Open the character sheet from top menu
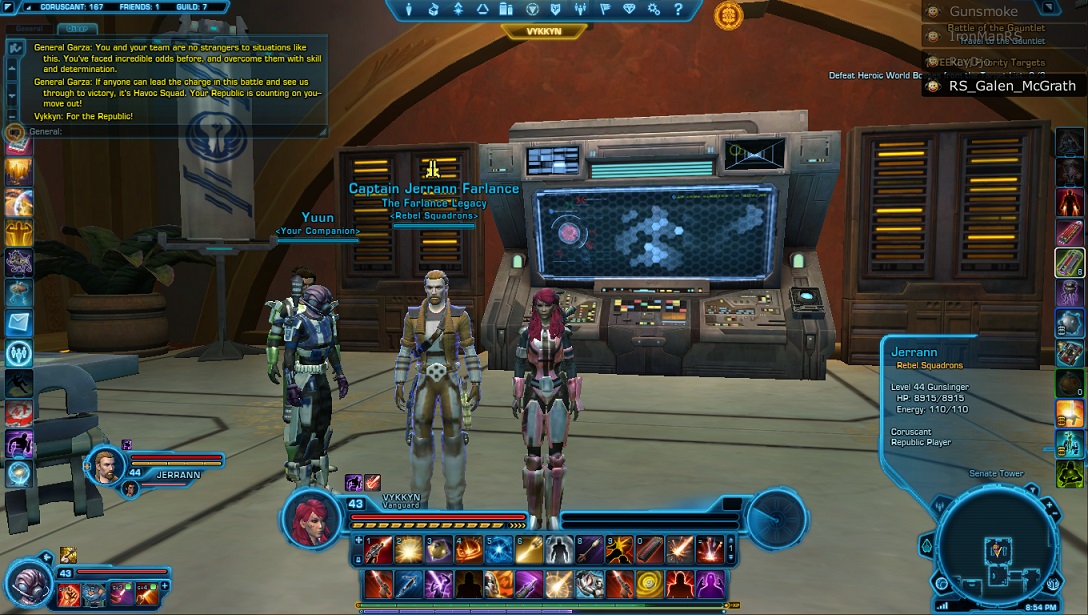1088x615 pixels. coord(410,9)
